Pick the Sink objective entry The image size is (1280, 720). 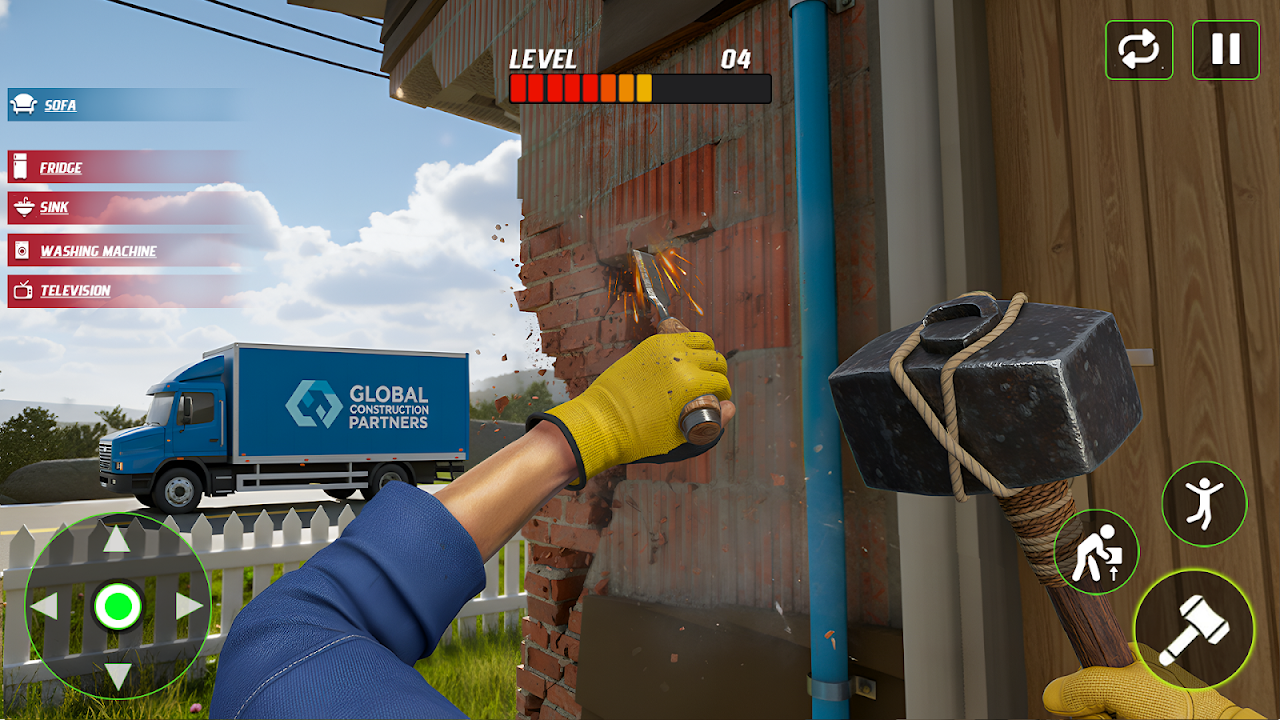(x=54, y=208)
